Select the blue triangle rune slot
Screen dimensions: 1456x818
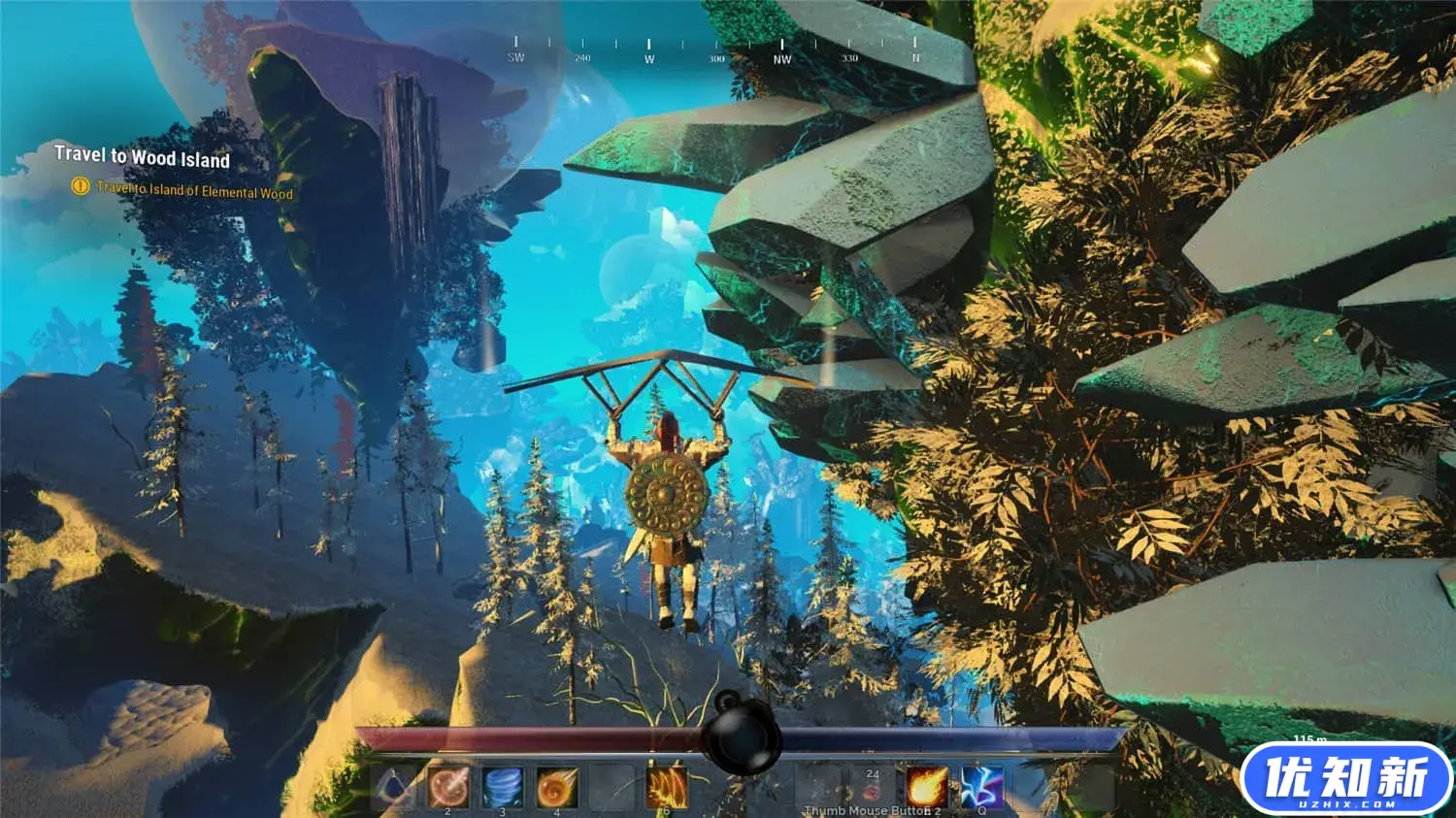coord(394,787)
